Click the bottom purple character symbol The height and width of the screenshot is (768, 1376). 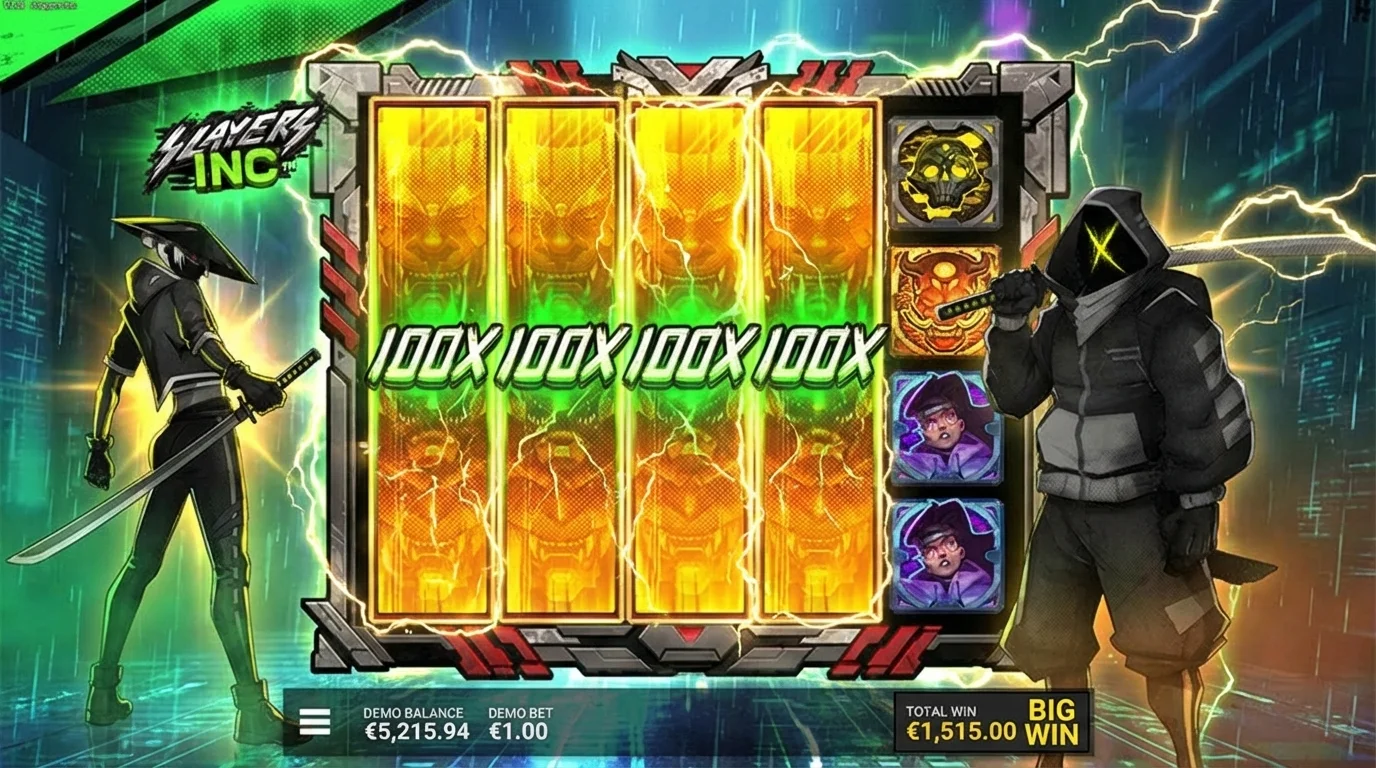pyautogui.click(x=943, y=545)
